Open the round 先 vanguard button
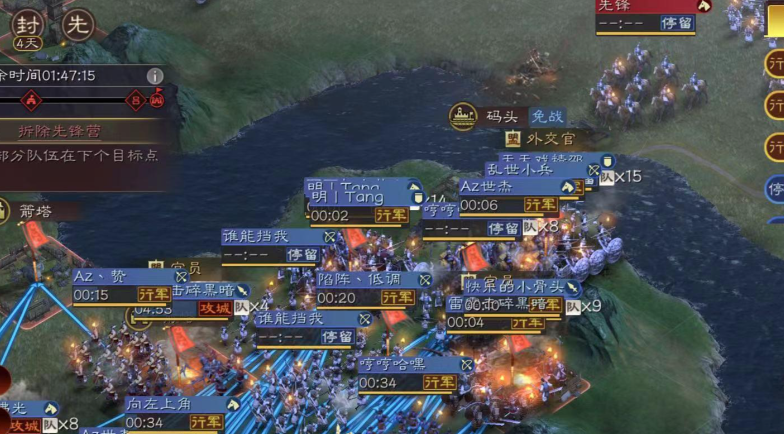 tap(78, 24)
